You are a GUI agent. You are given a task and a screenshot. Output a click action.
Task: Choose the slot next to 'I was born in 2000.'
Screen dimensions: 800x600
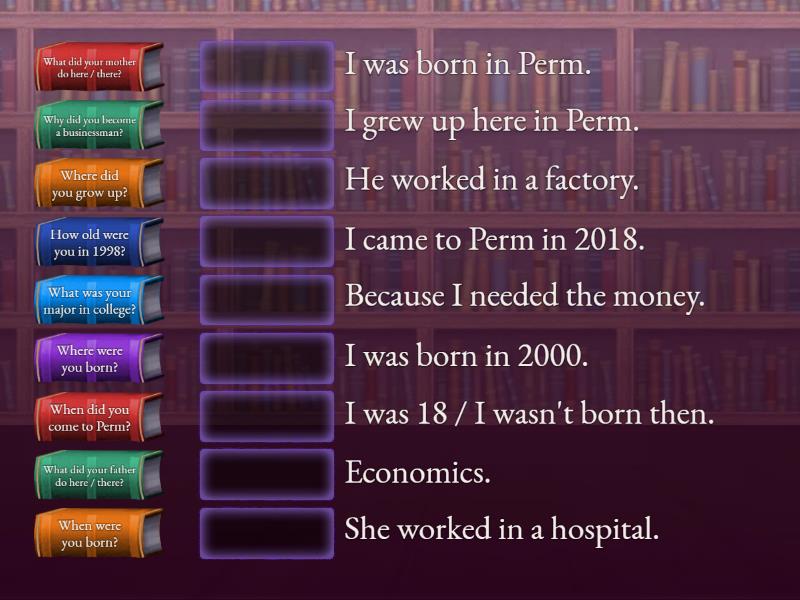pyautogui.click(x=267, y=358)
